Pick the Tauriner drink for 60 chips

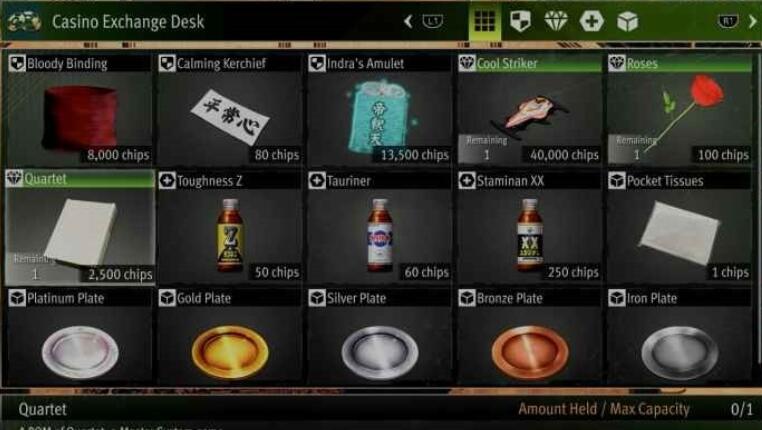pos(379,227)
